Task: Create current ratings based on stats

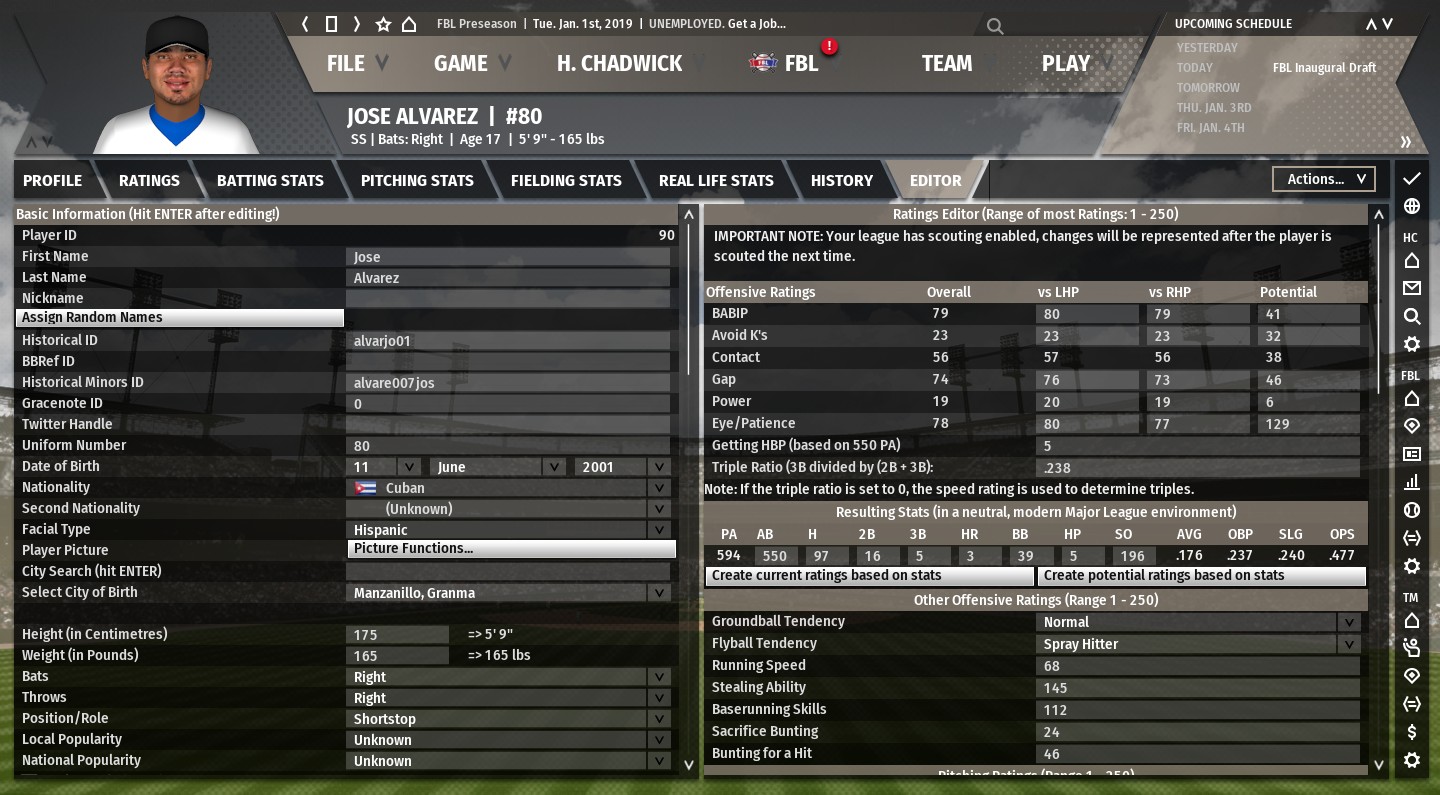Action: point(869,576)
